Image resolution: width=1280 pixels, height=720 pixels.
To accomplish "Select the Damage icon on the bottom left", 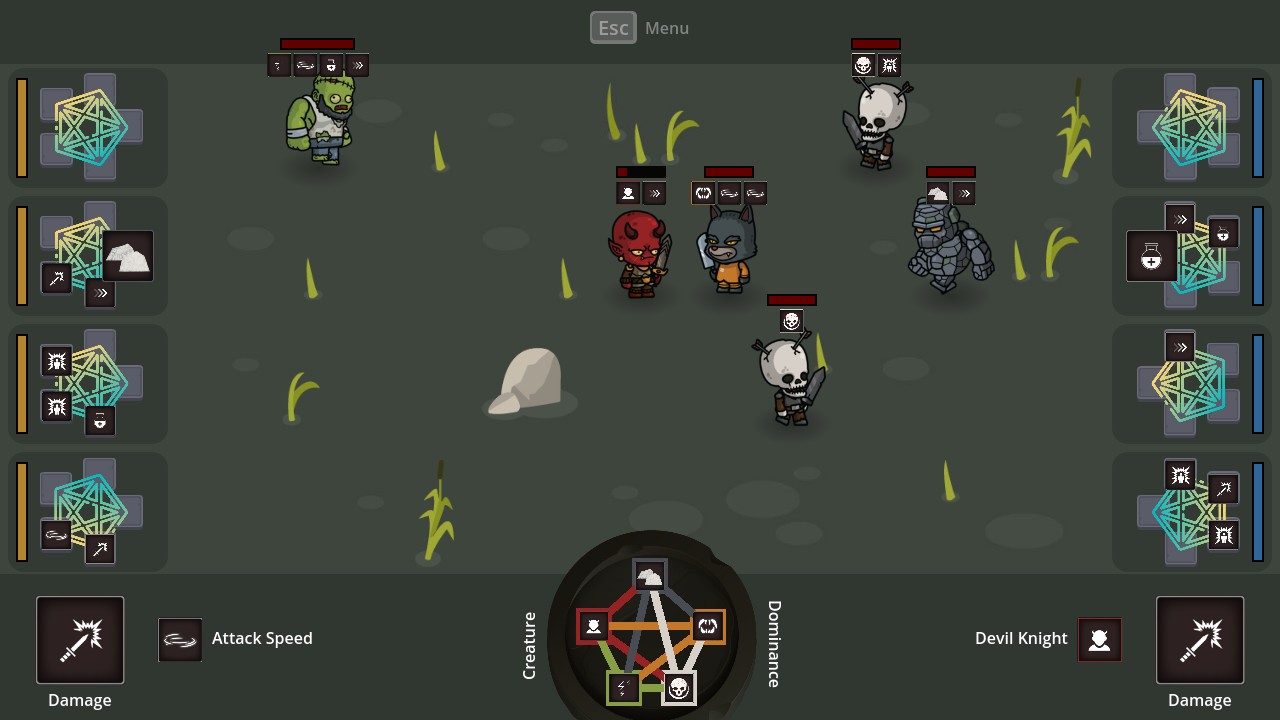I will pyautogui.click(x=79, y=639).
